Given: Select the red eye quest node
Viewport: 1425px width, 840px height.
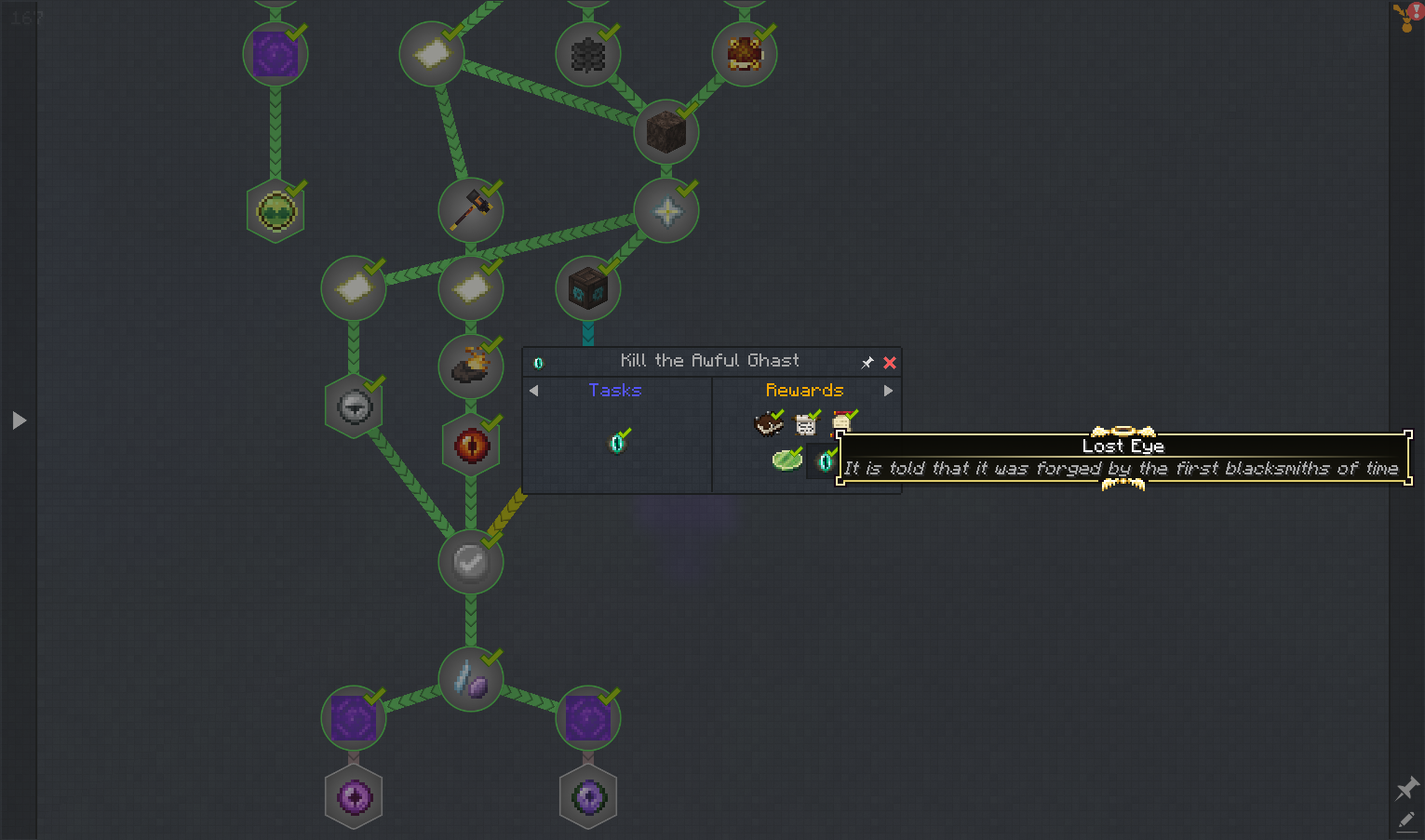Looking at the screenshot, I should point(471,445).
